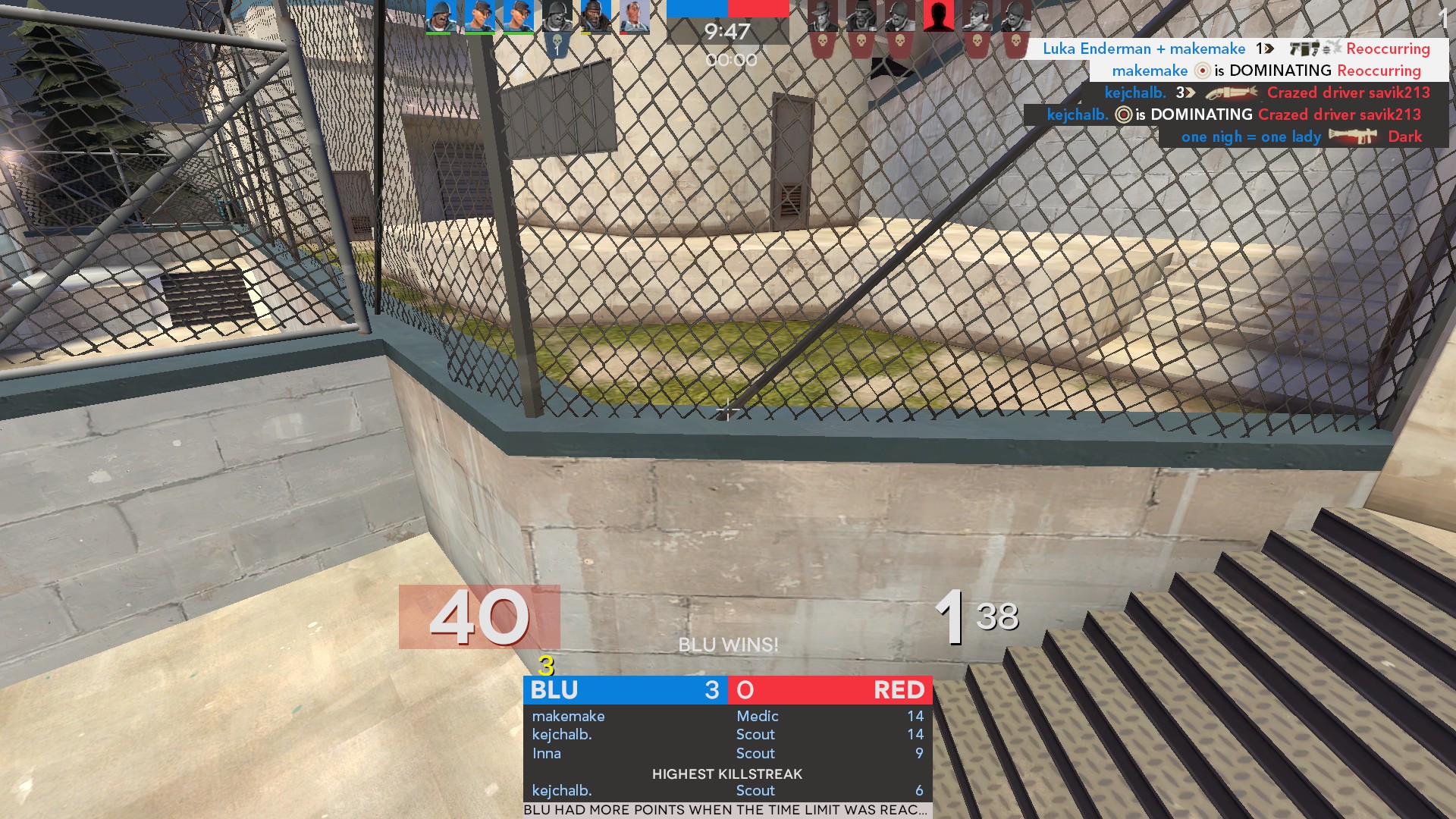Select the 'makemake is DOMINATING Reoccurring' notice
The height and width of the screenshot is (819, 1456).
click(1265, 71)
